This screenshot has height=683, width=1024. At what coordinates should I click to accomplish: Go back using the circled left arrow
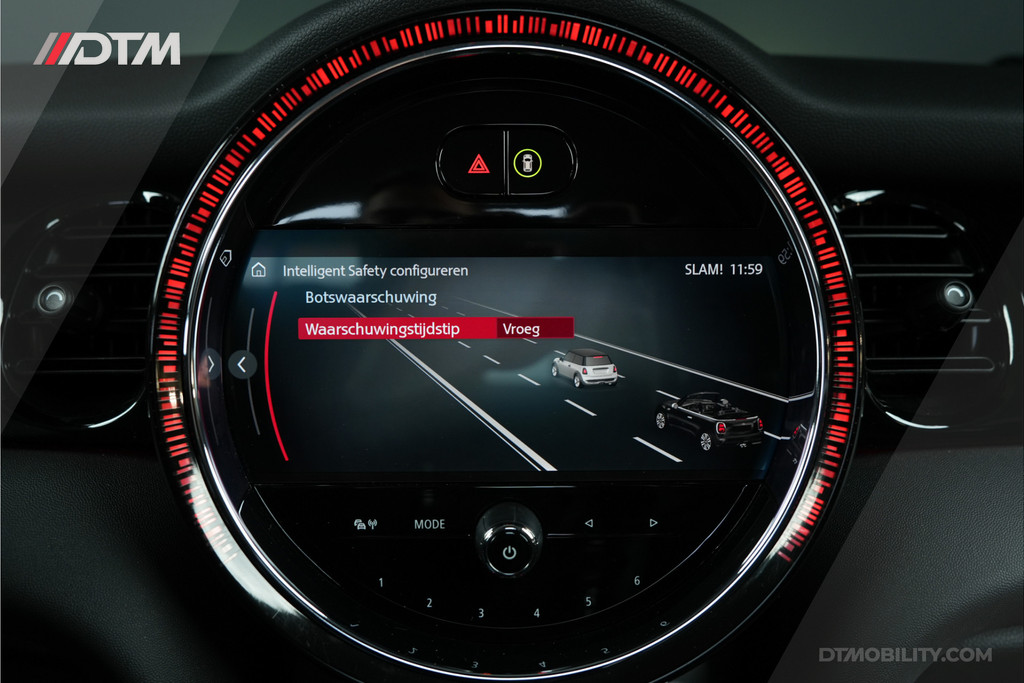click(x=242, y=365)
